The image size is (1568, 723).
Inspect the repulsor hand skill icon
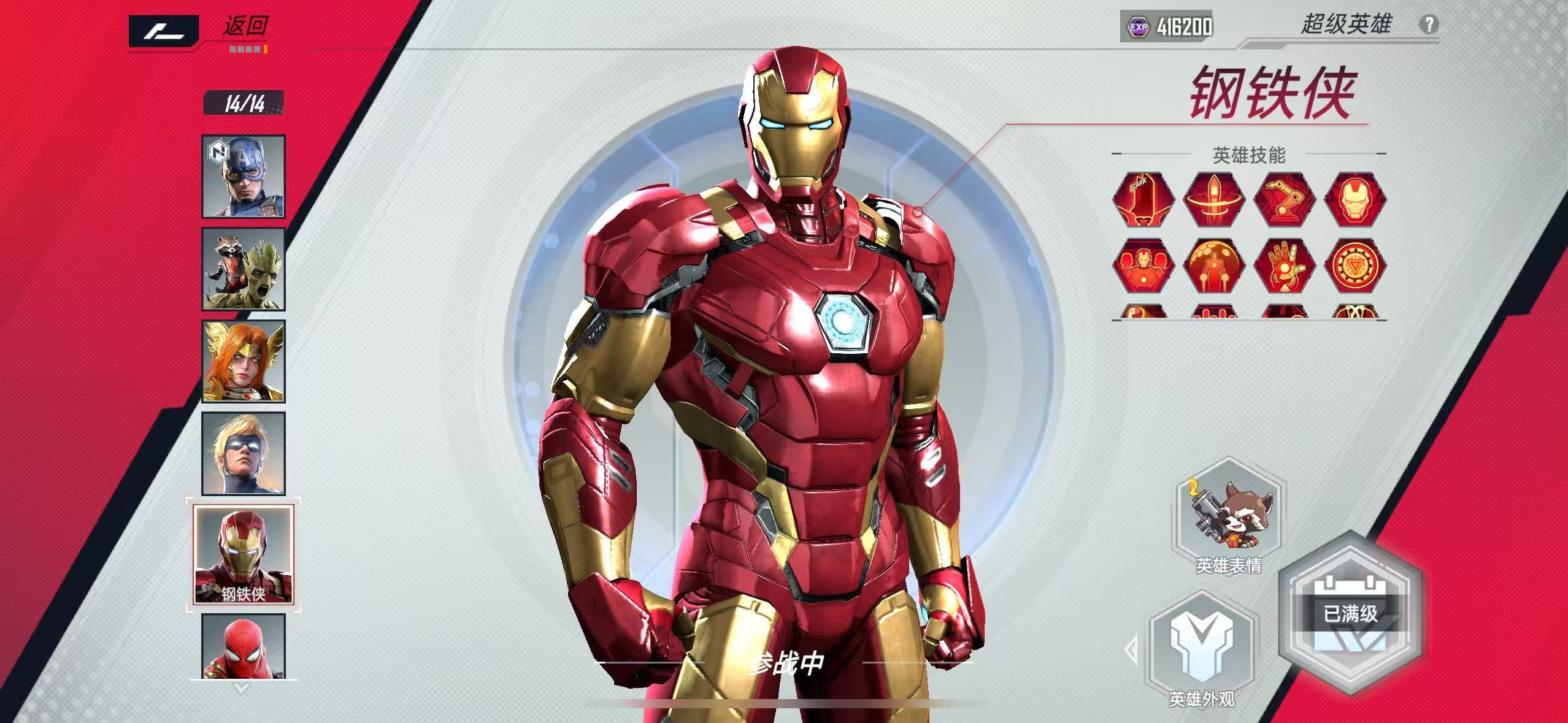(1285, 266)
